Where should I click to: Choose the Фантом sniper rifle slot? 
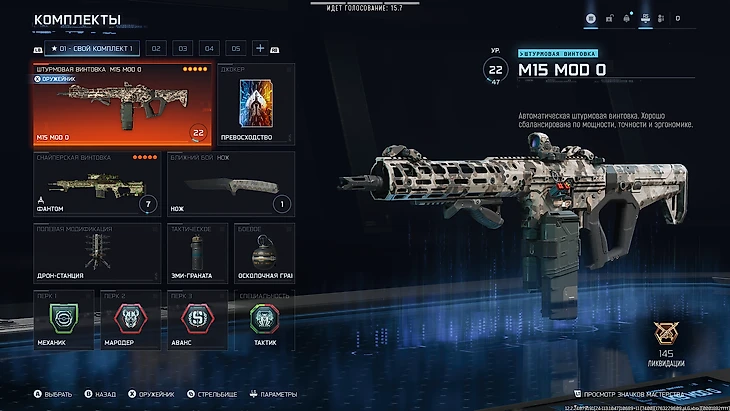(97, 185)
